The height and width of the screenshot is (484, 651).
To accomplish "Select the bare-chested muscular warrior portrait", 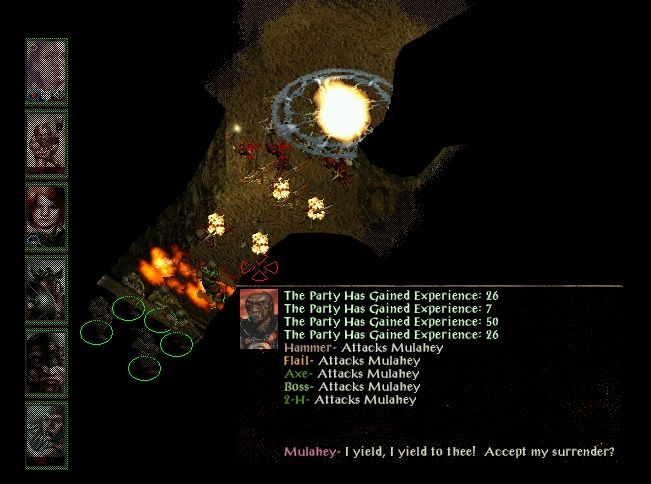I will pos(46,140).
